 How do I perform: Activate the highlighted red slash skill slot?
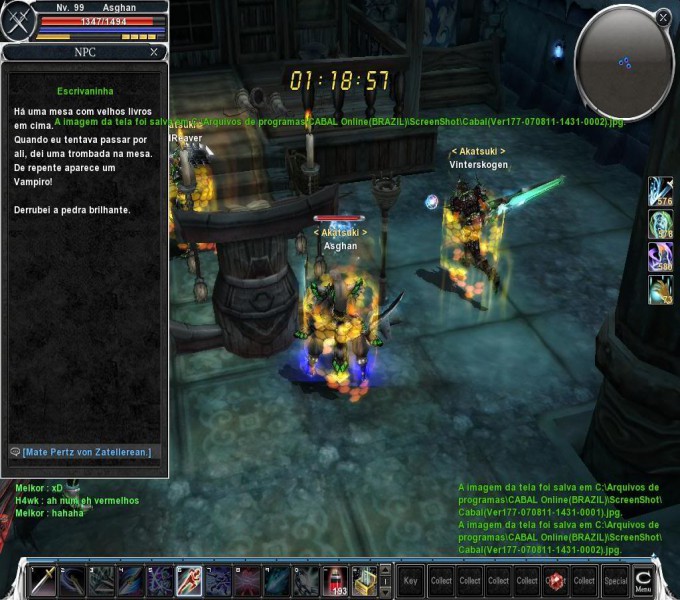189,580
